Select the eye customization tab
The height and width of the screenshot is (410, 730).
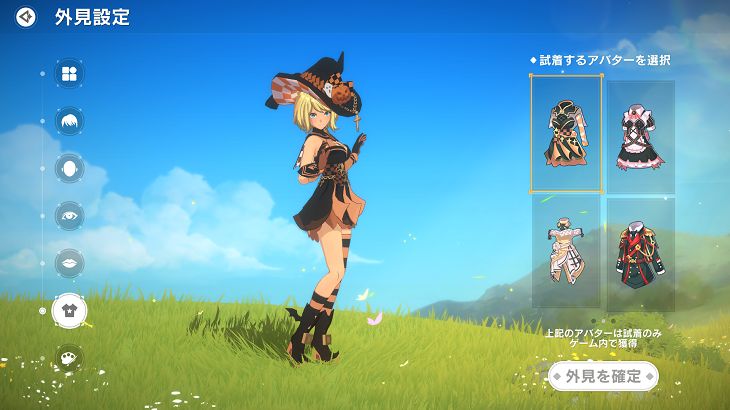69,215
